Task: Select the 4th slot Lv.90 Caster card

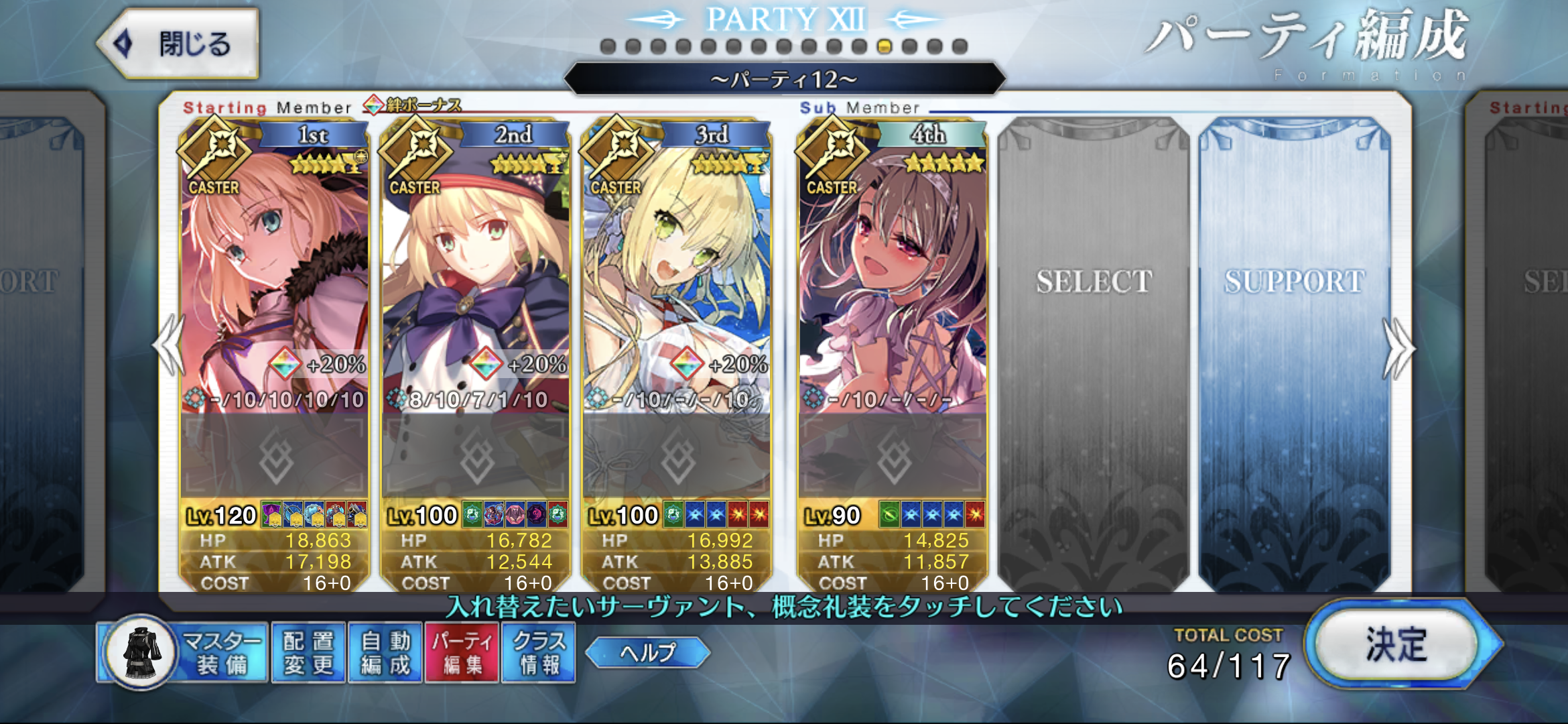Action: click(893, 282)
